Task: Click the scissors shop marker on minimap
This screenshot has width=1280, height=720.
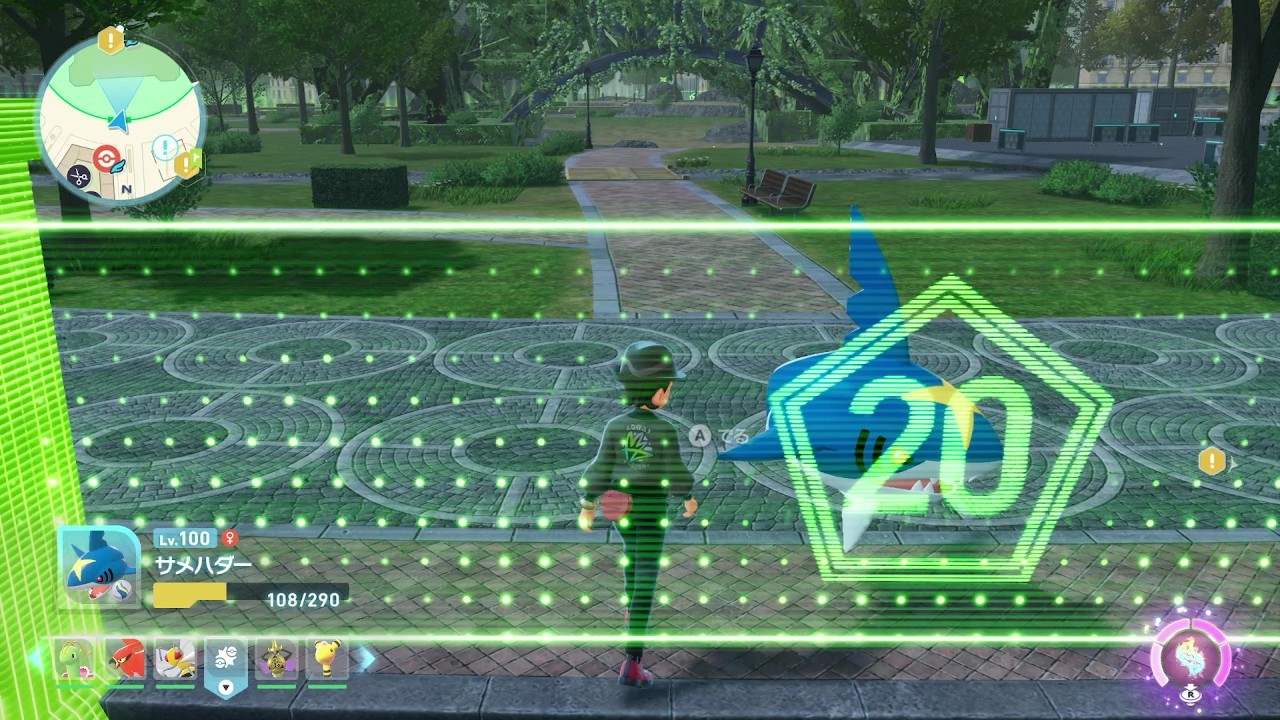Action: 77,176
